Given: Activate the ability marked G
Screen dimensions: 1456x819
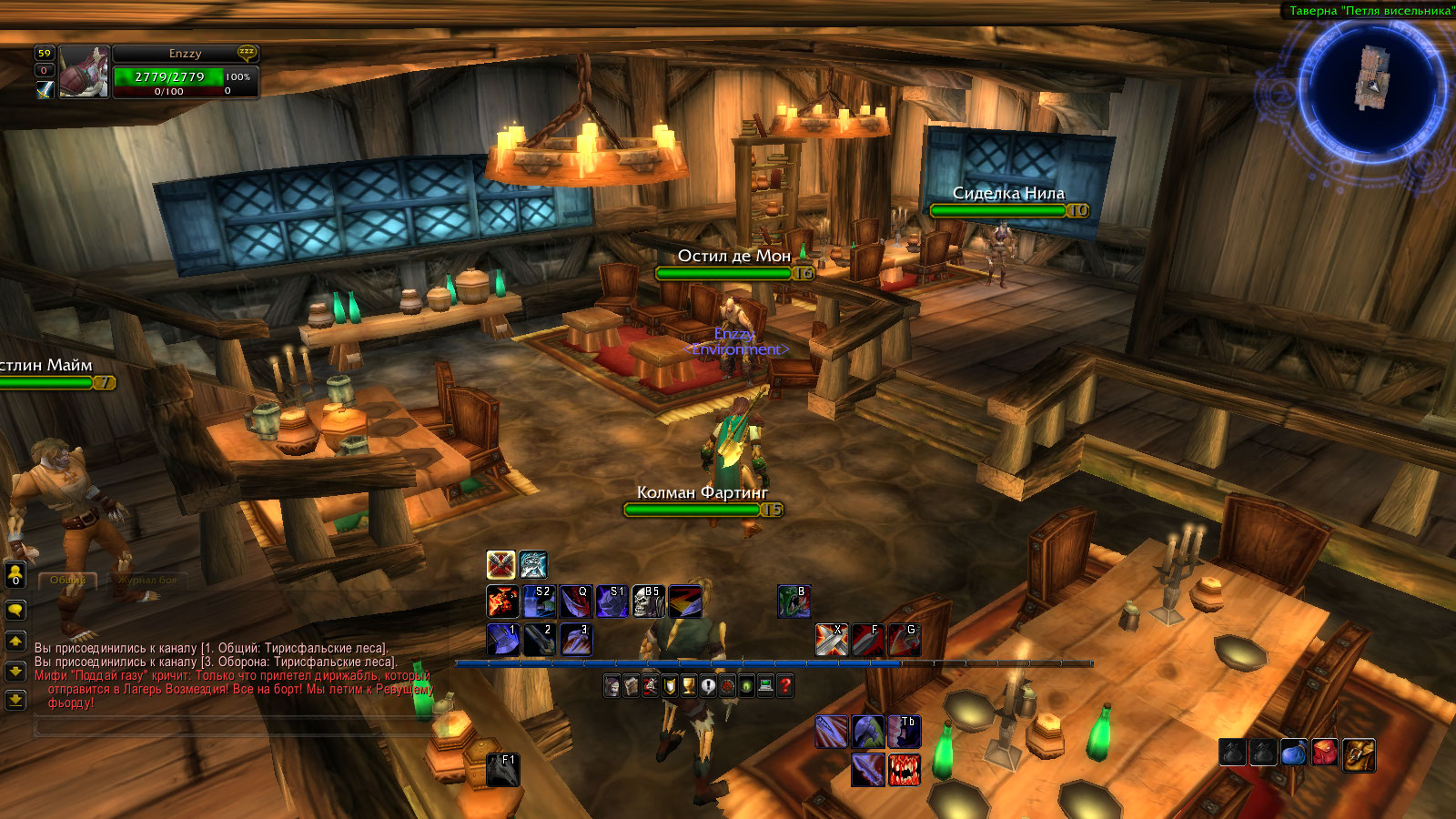Looking at the screenshot, I should coord(904,640).
